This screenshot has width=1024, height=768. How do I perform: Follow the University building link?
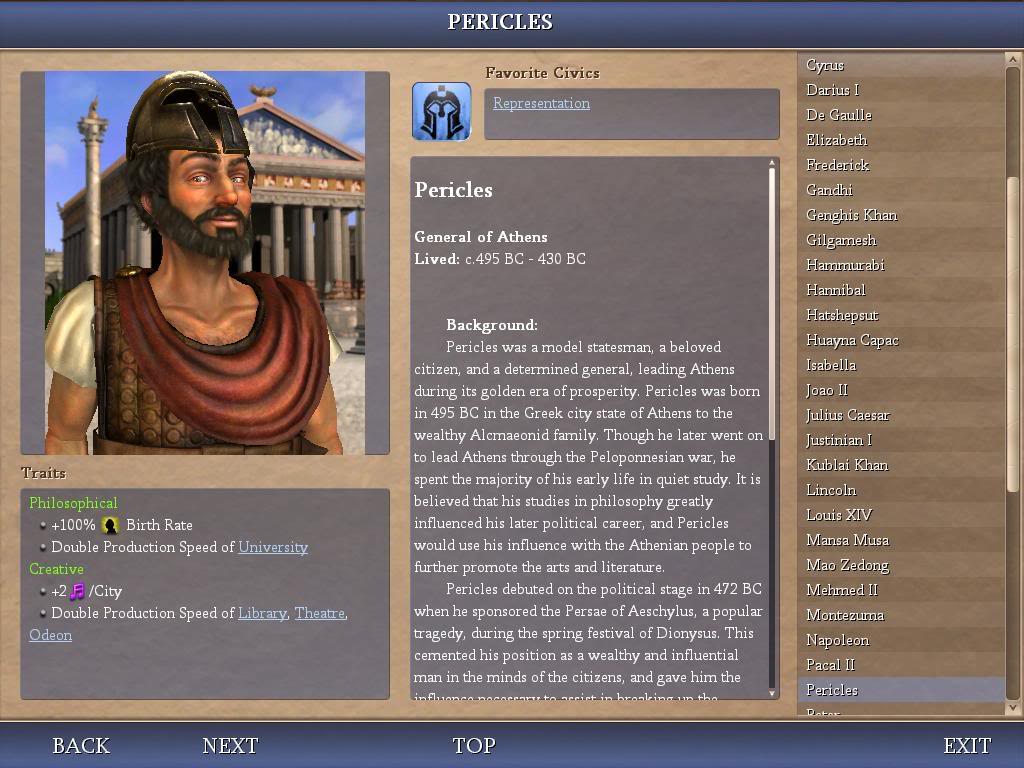coord(273,547)
